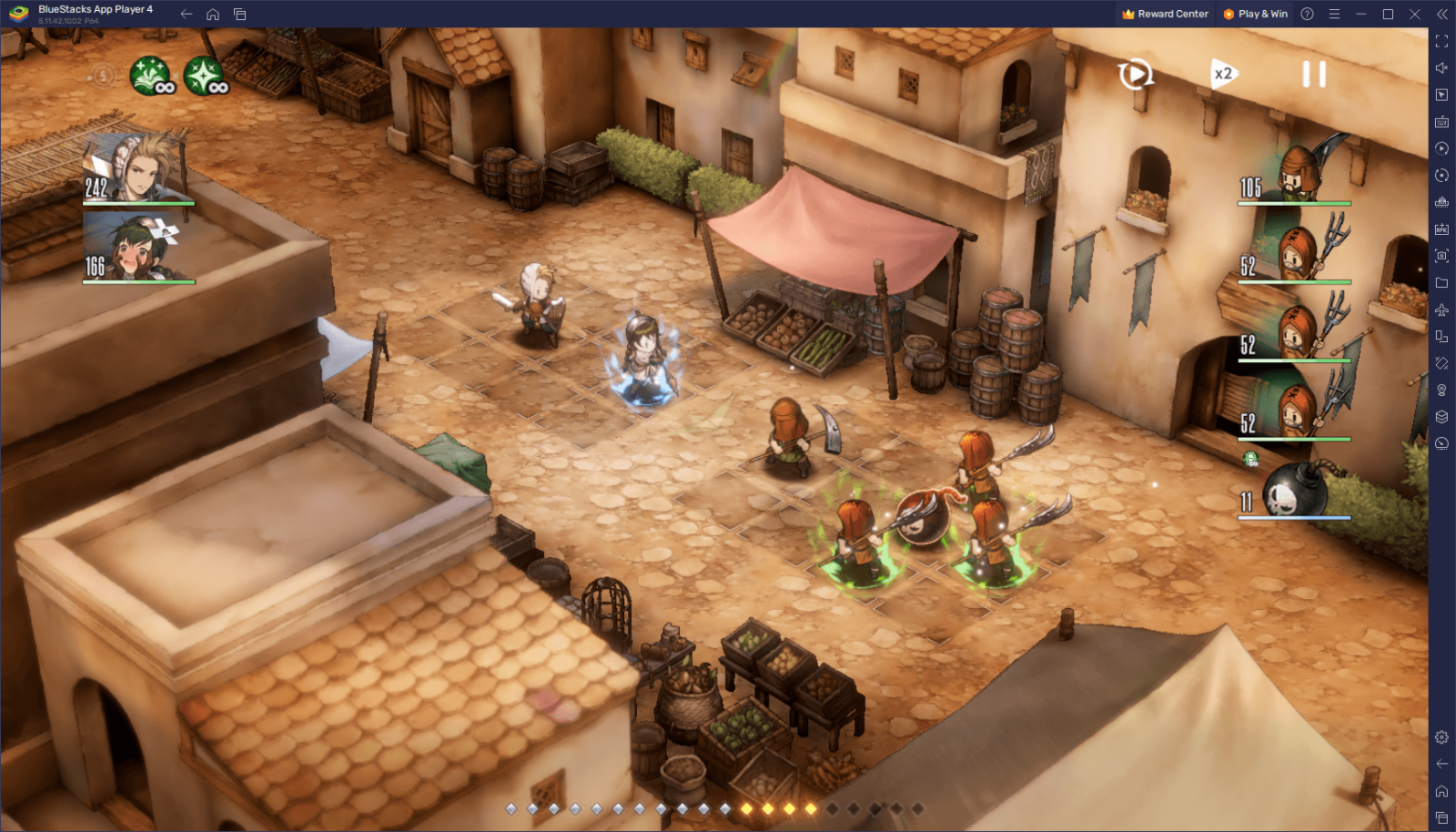
Task: Open the Media Manager folder icon
Action: (1441, 284)
